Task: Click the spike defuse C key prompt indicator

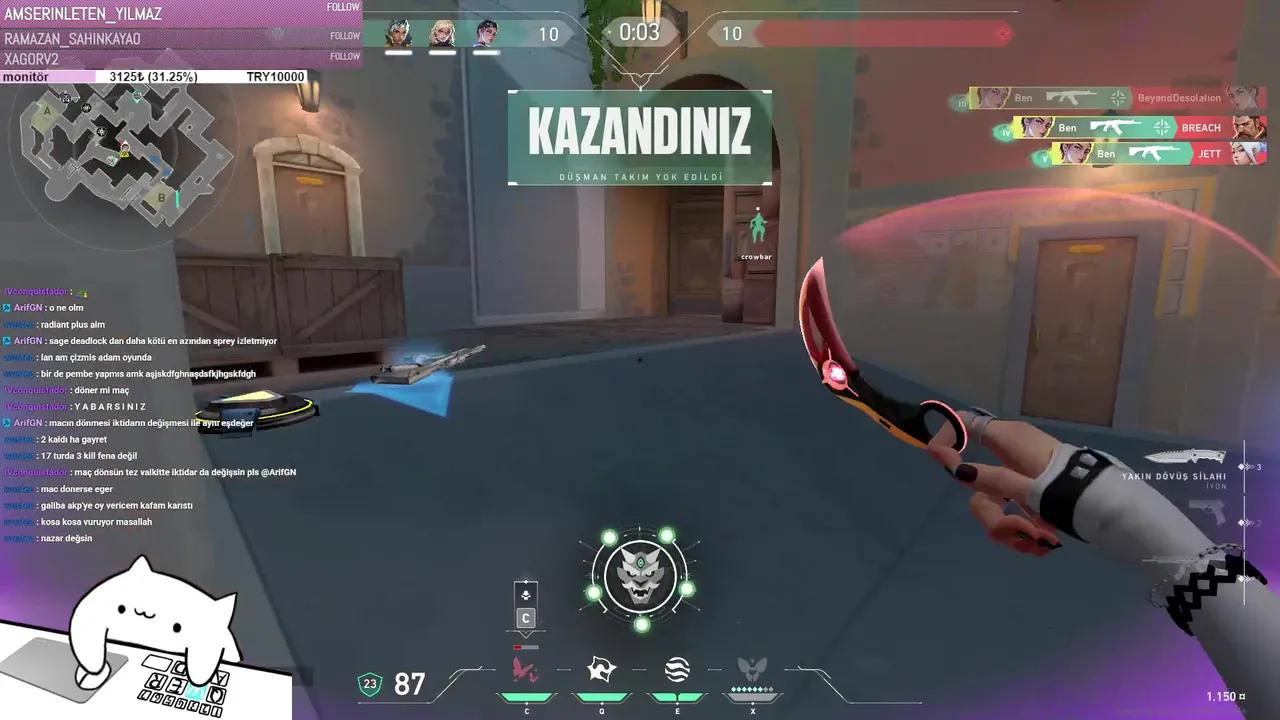Action: tap(525, 618)
